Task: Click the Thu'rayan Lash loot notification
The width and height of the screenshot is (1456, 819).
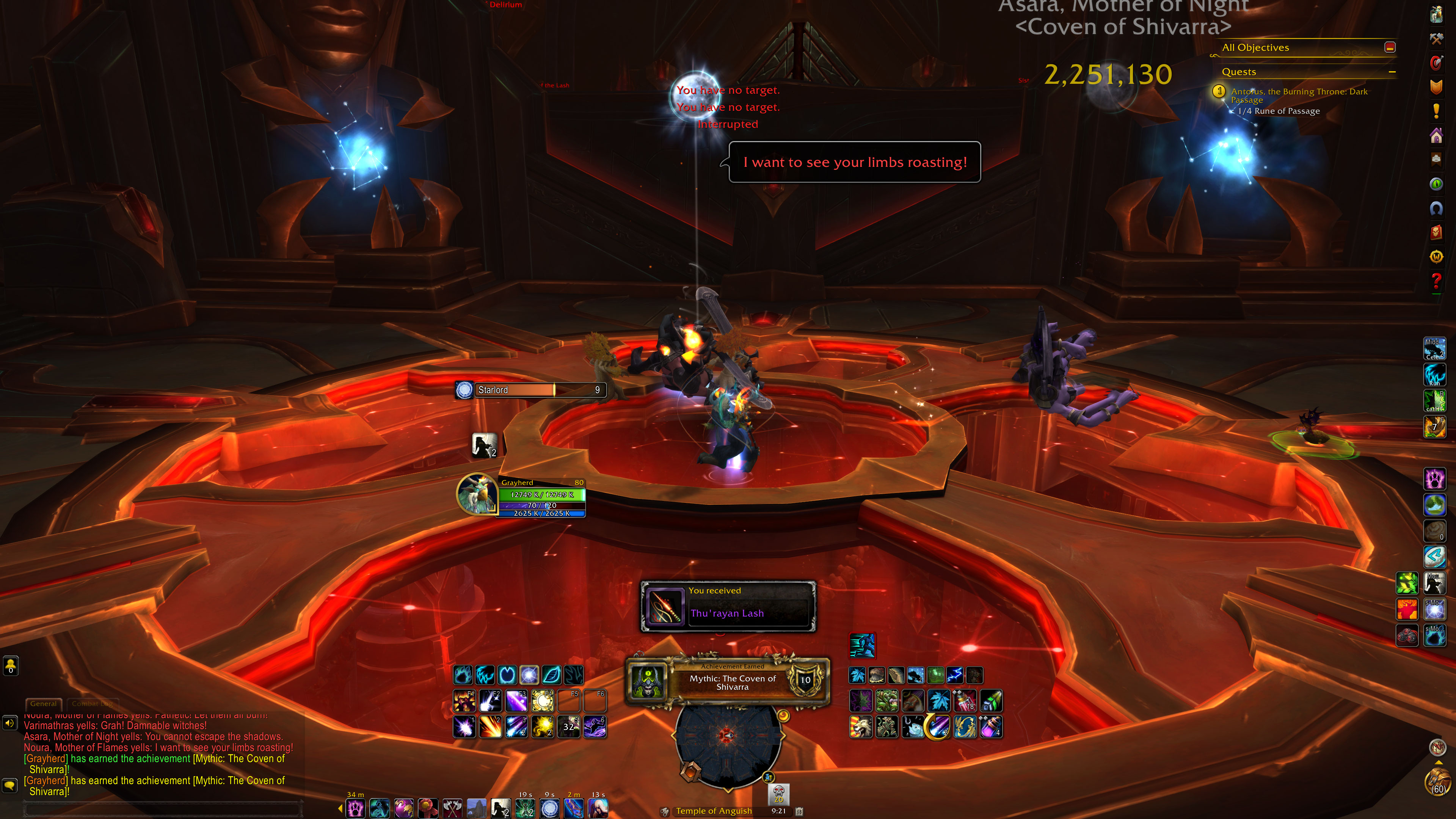Action: click(728, 607)
